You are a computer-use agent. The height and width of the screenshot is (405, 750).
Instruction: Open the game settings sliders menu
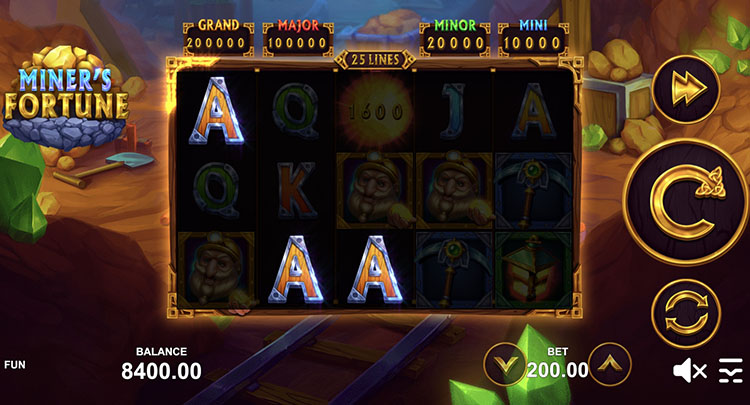731,372
